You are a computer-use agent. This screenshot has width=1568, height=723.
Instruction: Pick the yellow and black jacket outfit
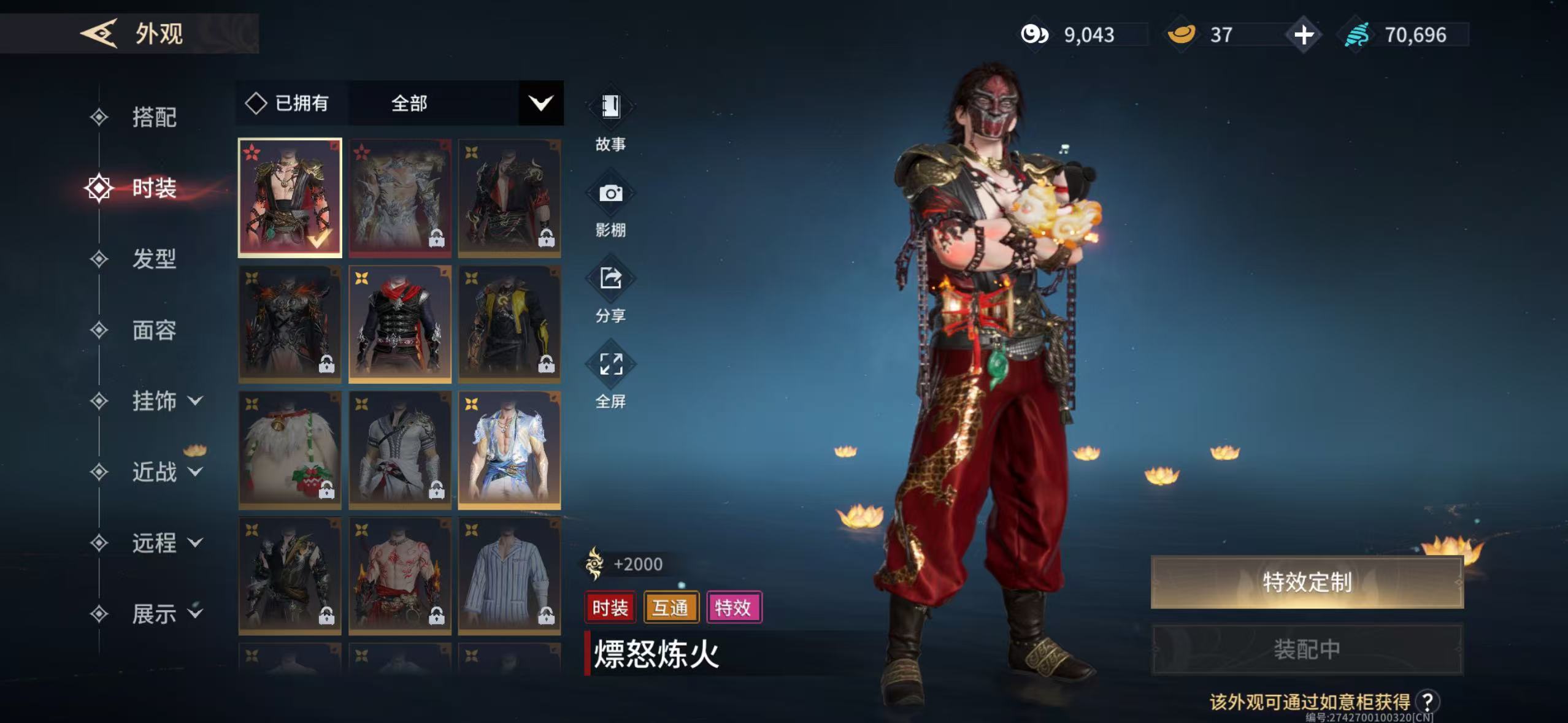(x=509, y=324)
